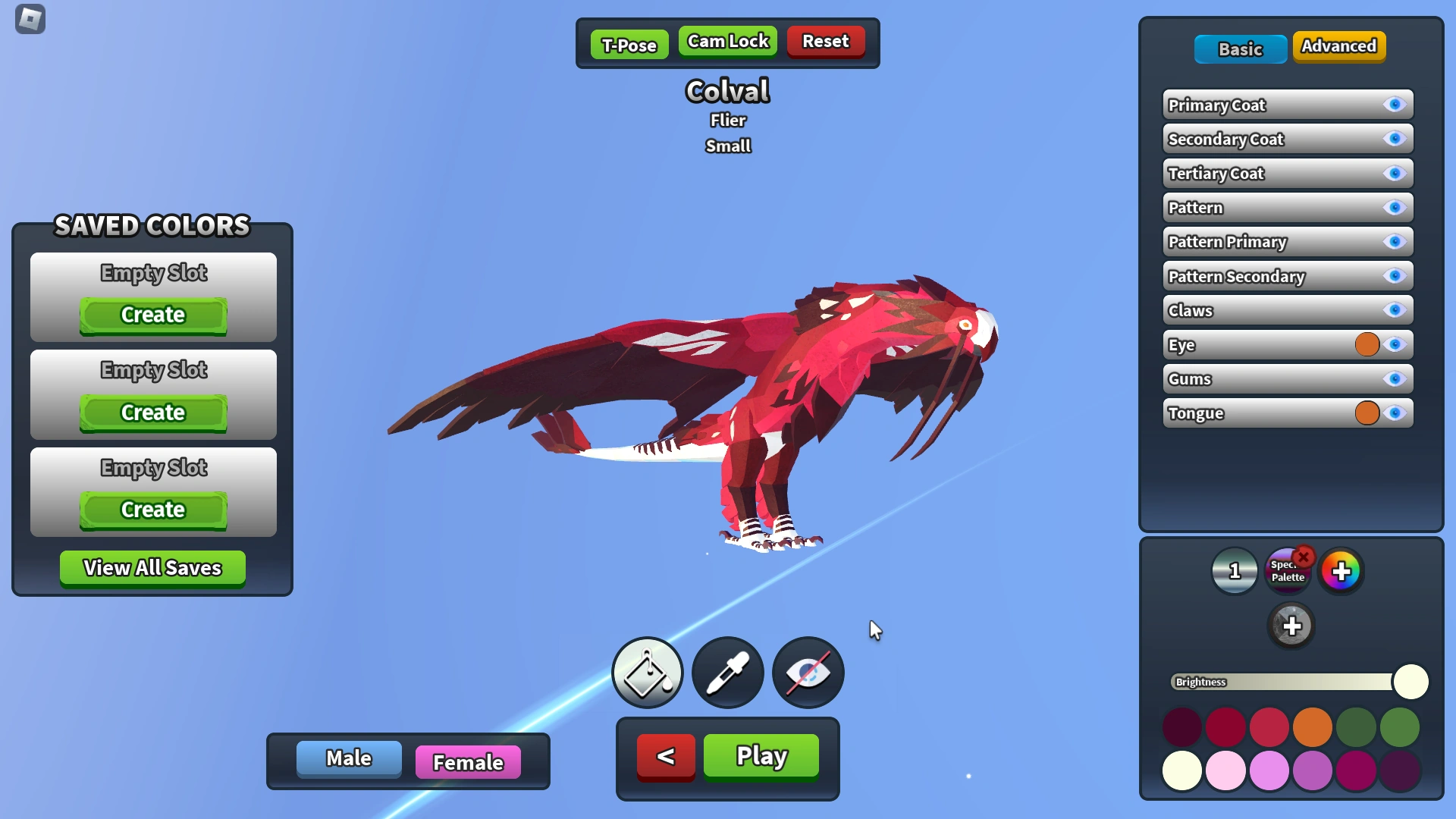
Task: Remove the Special Palette via red X
Action: [1304, 557]
